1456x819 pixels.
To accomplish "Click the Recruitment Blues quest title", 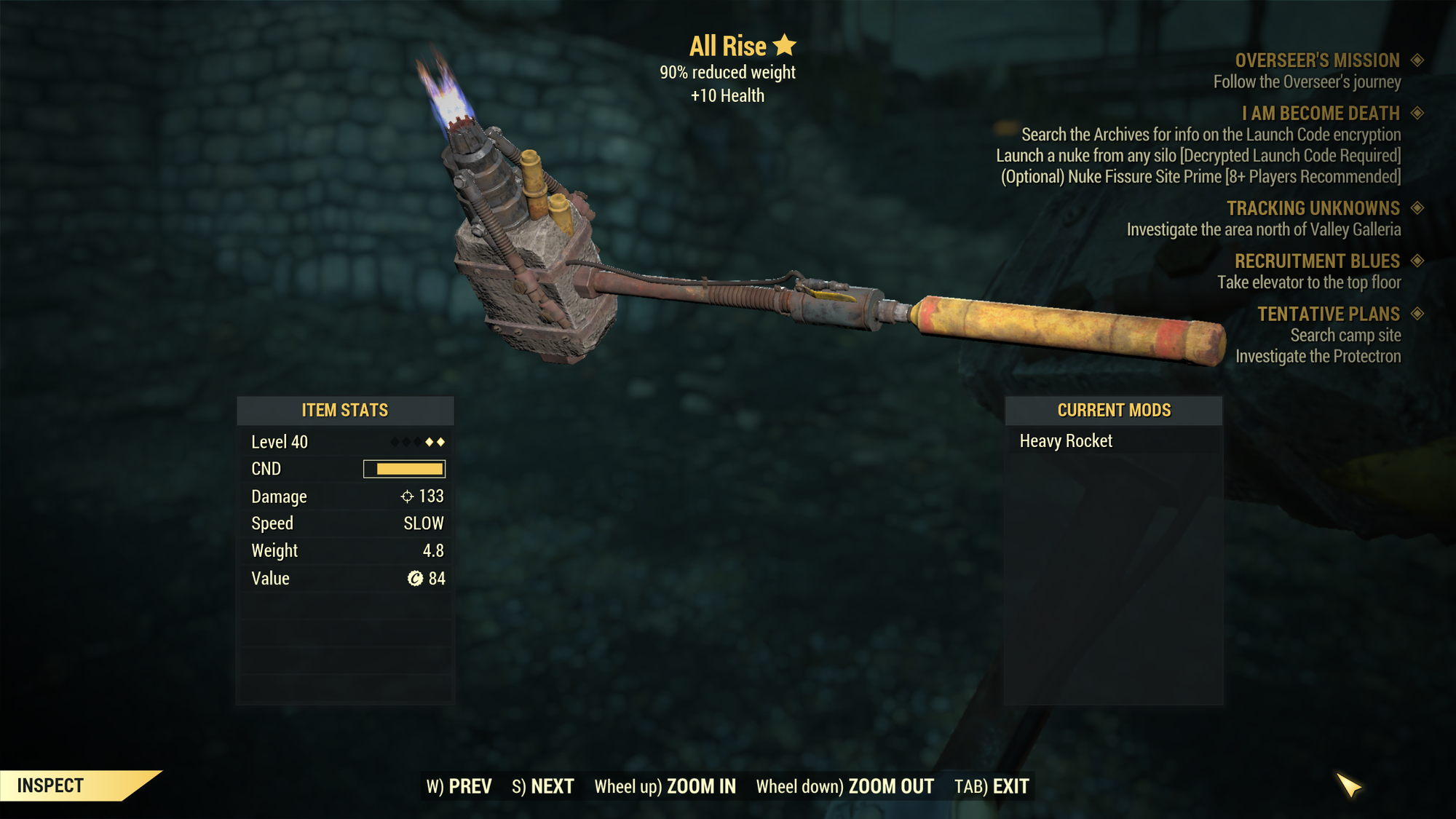I will pyautogui.click(x=1317, y=261).
